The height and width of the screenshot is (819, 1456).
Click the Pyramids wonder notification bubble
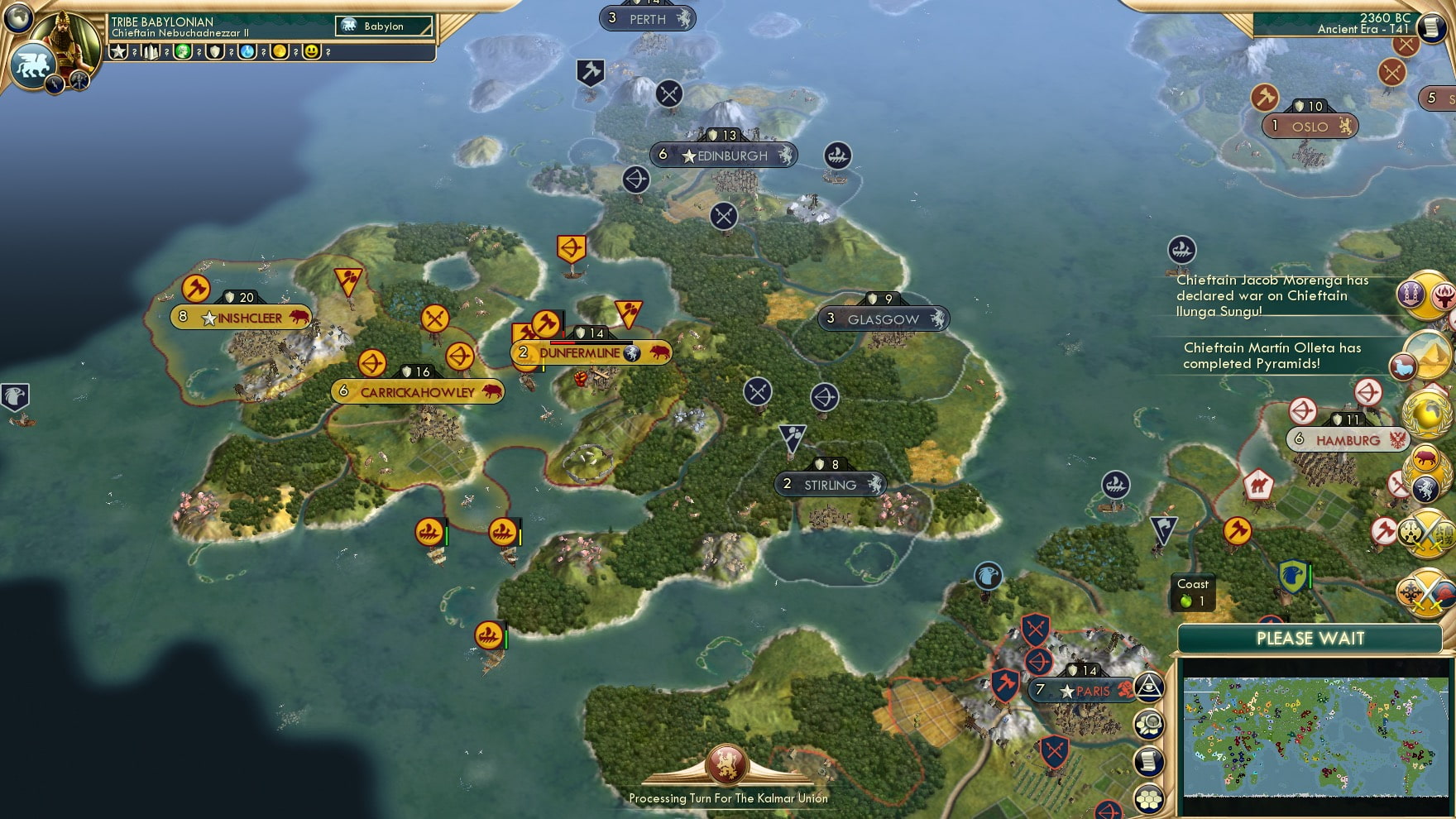pos(1427,356)
